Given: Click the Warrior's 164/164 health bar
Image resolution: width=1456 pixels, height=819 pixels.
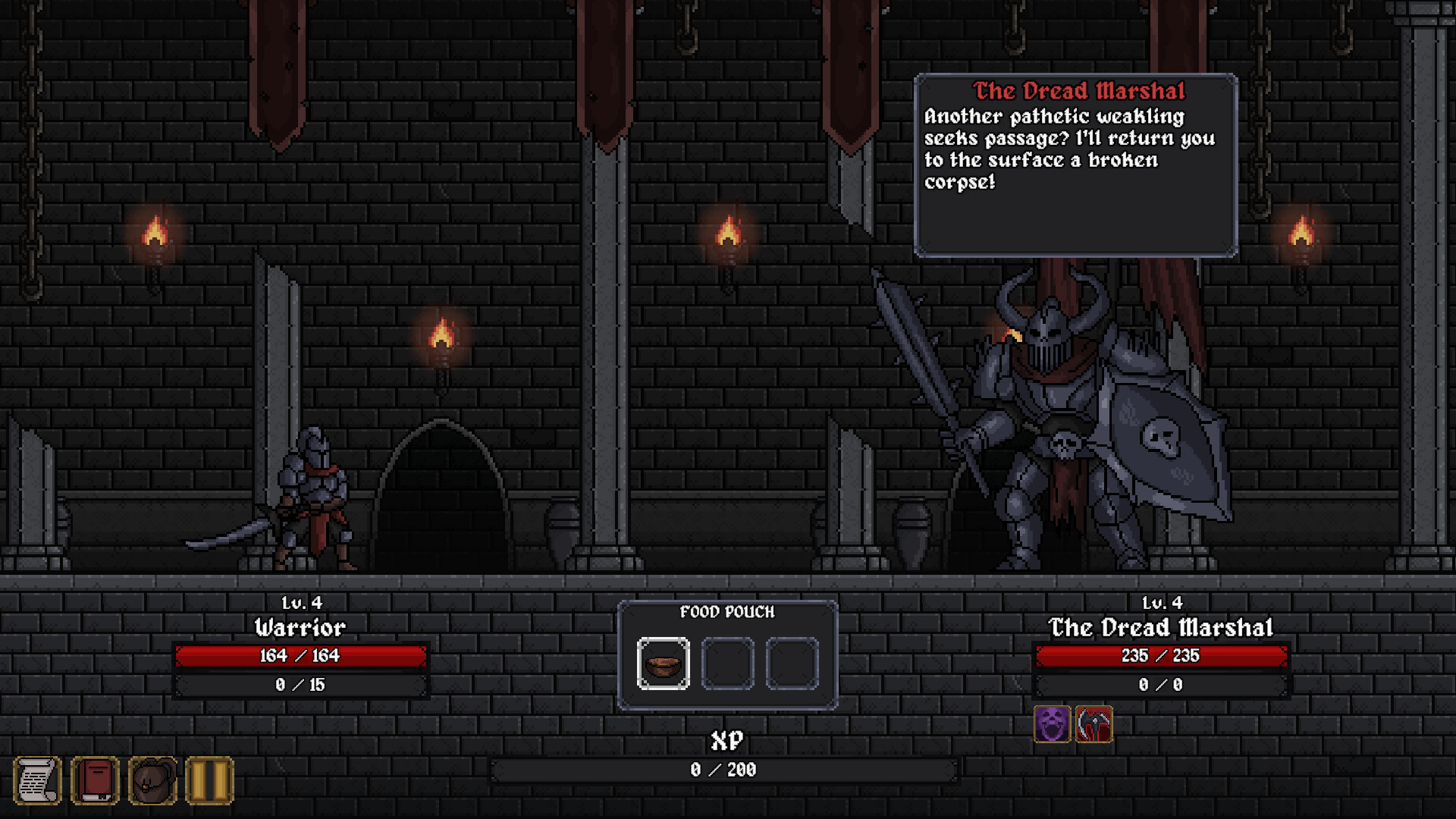Looking at the screenshot, I should pos(300,655).
